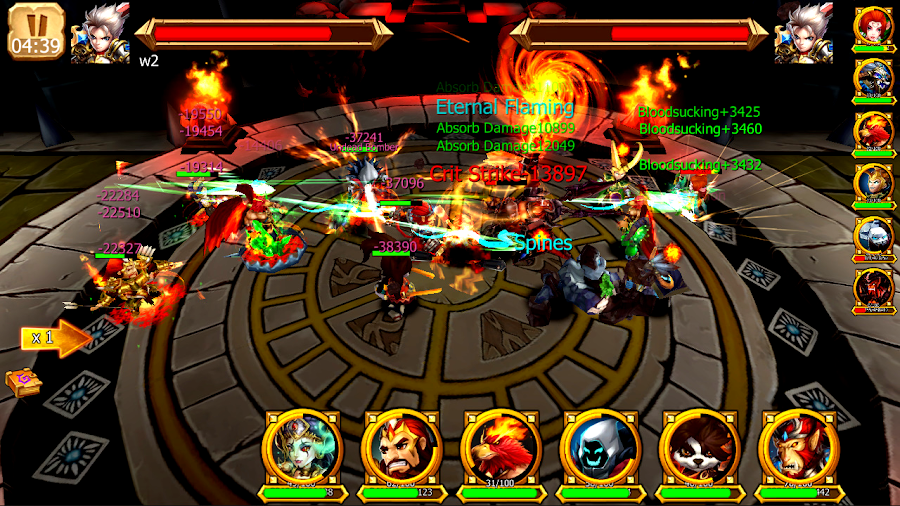
Task: Activate the fire phoenix hero skill
Action: click(500, 446)
